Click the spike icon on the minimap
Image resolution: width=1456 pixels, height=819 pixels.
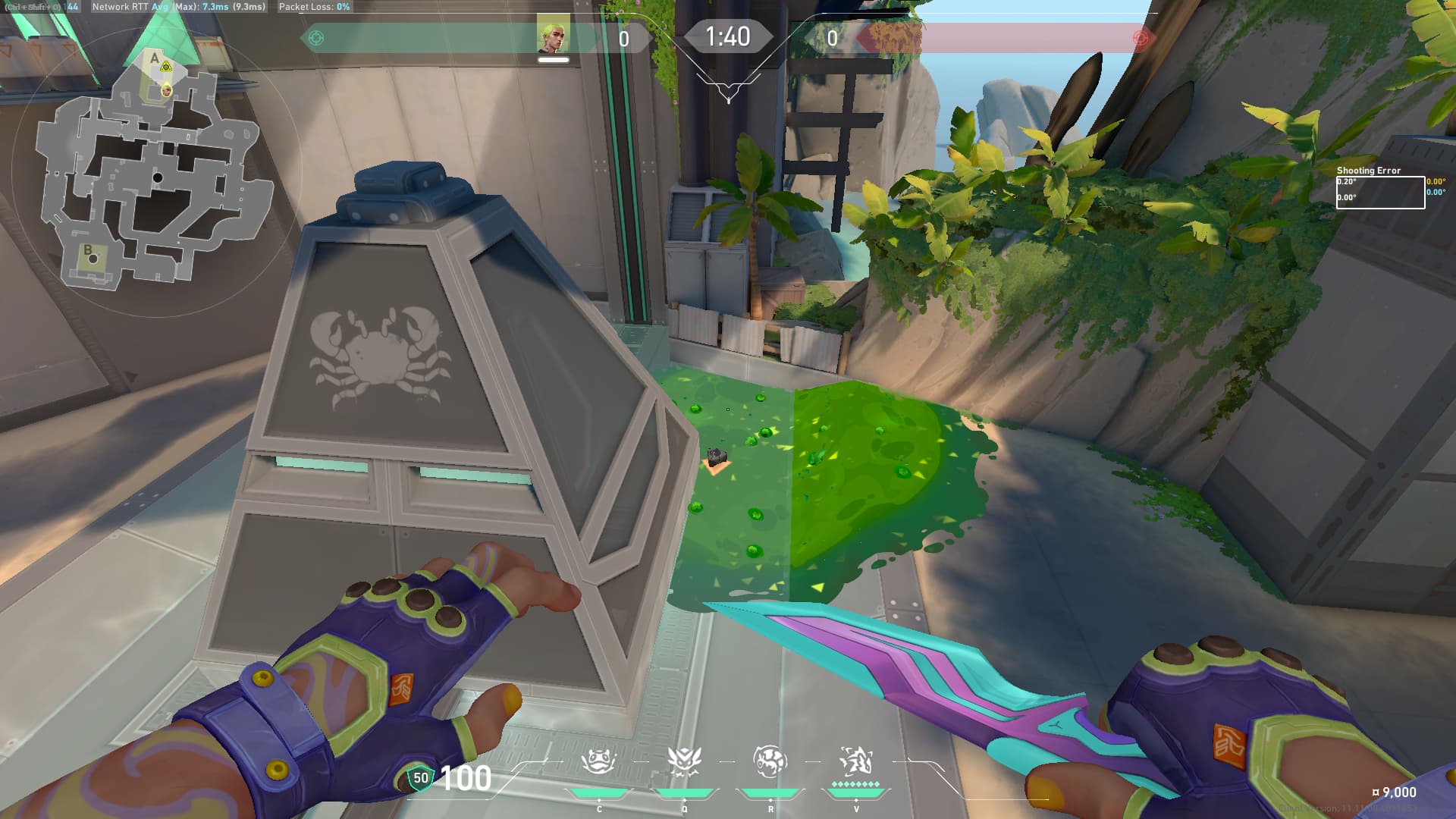click(x=166, y=68)
